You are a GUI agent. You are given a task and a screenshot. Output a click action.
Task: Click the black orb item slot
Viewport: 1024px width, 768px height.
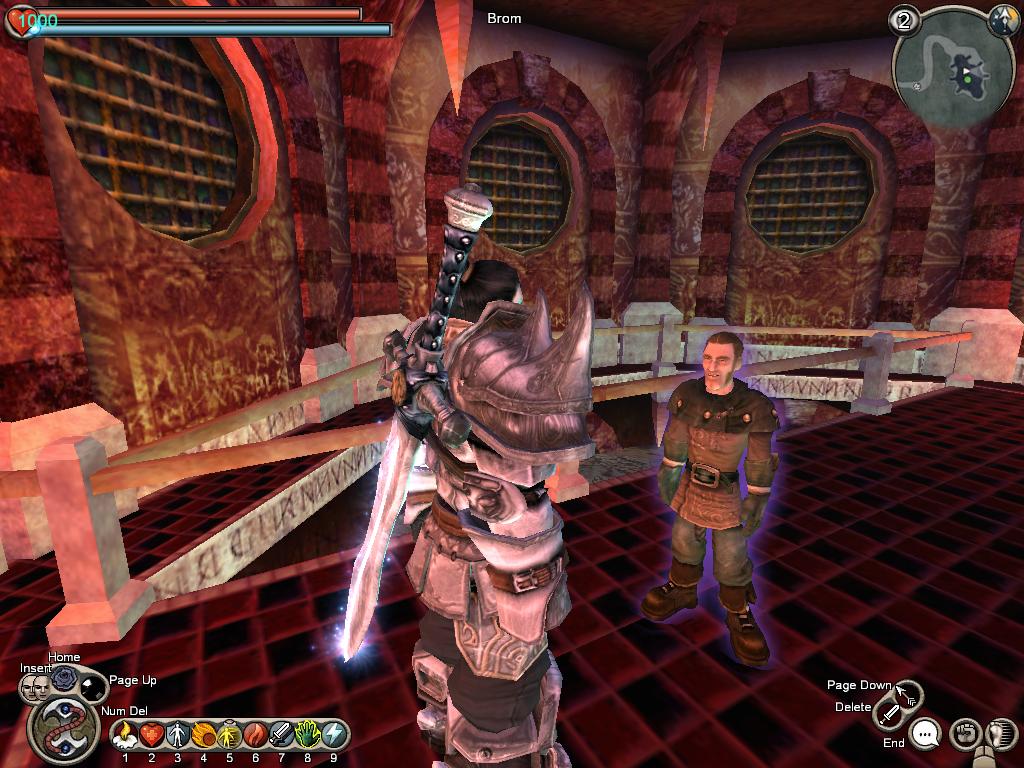(93, 686)
